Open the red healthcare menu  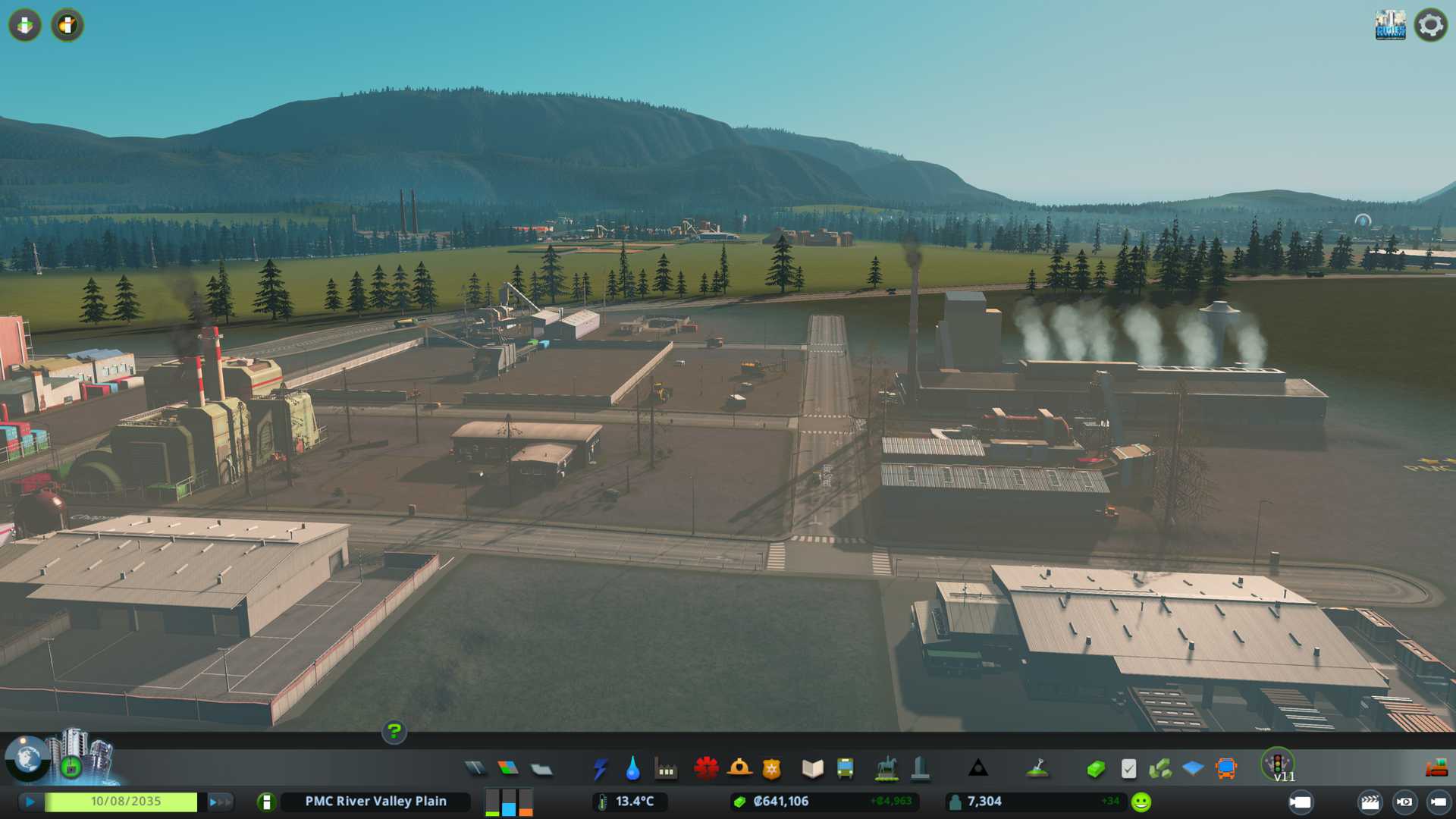(706, 769)
